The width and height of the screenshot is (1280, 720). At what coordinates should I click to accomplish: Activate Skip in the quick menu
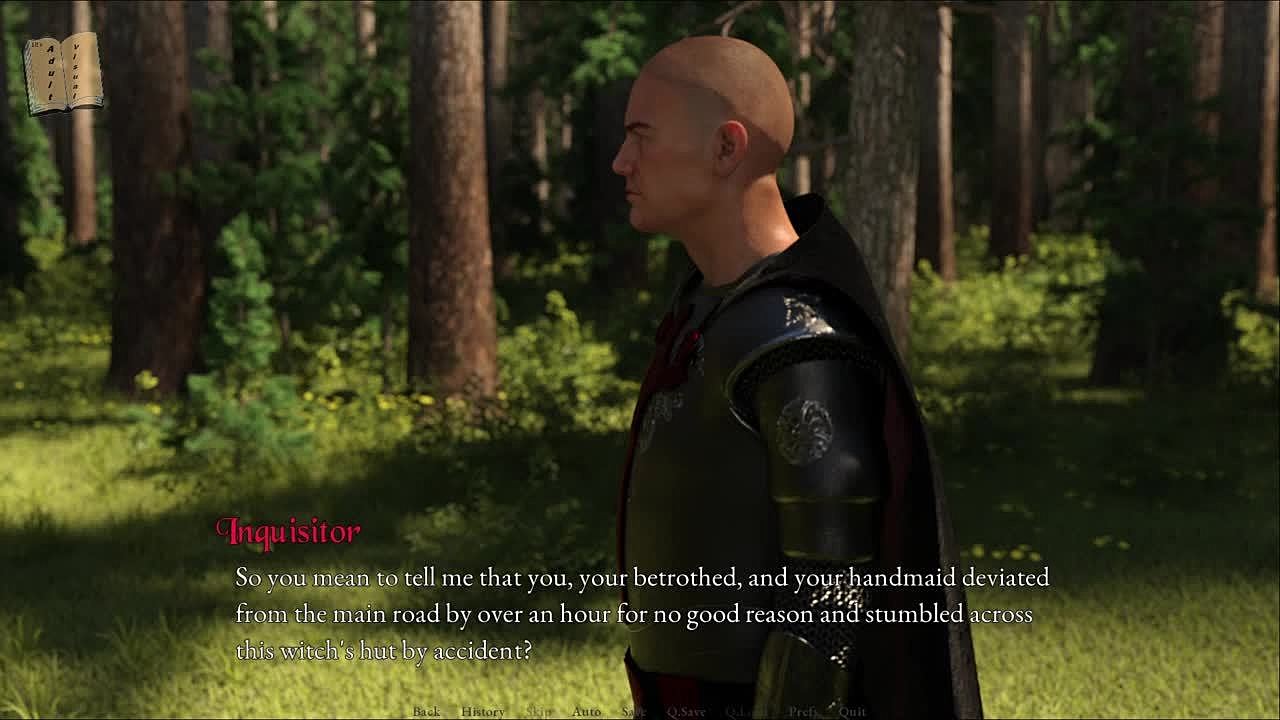point(538,712)
